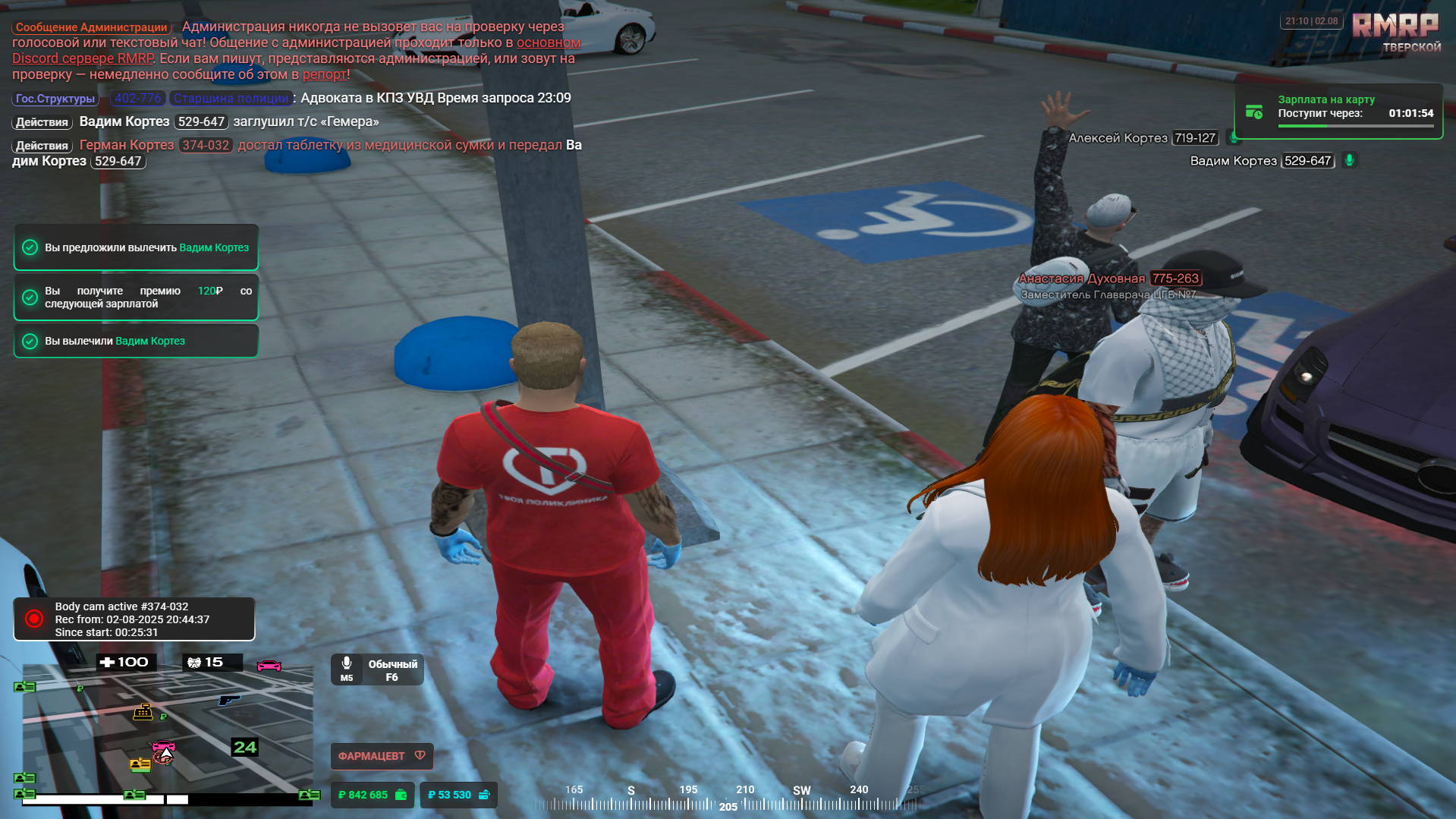The width and height of the screenshot is (1456, 819).
Task: Select the "Гос.Структуры" chat tag
Action: click(55, 99)
